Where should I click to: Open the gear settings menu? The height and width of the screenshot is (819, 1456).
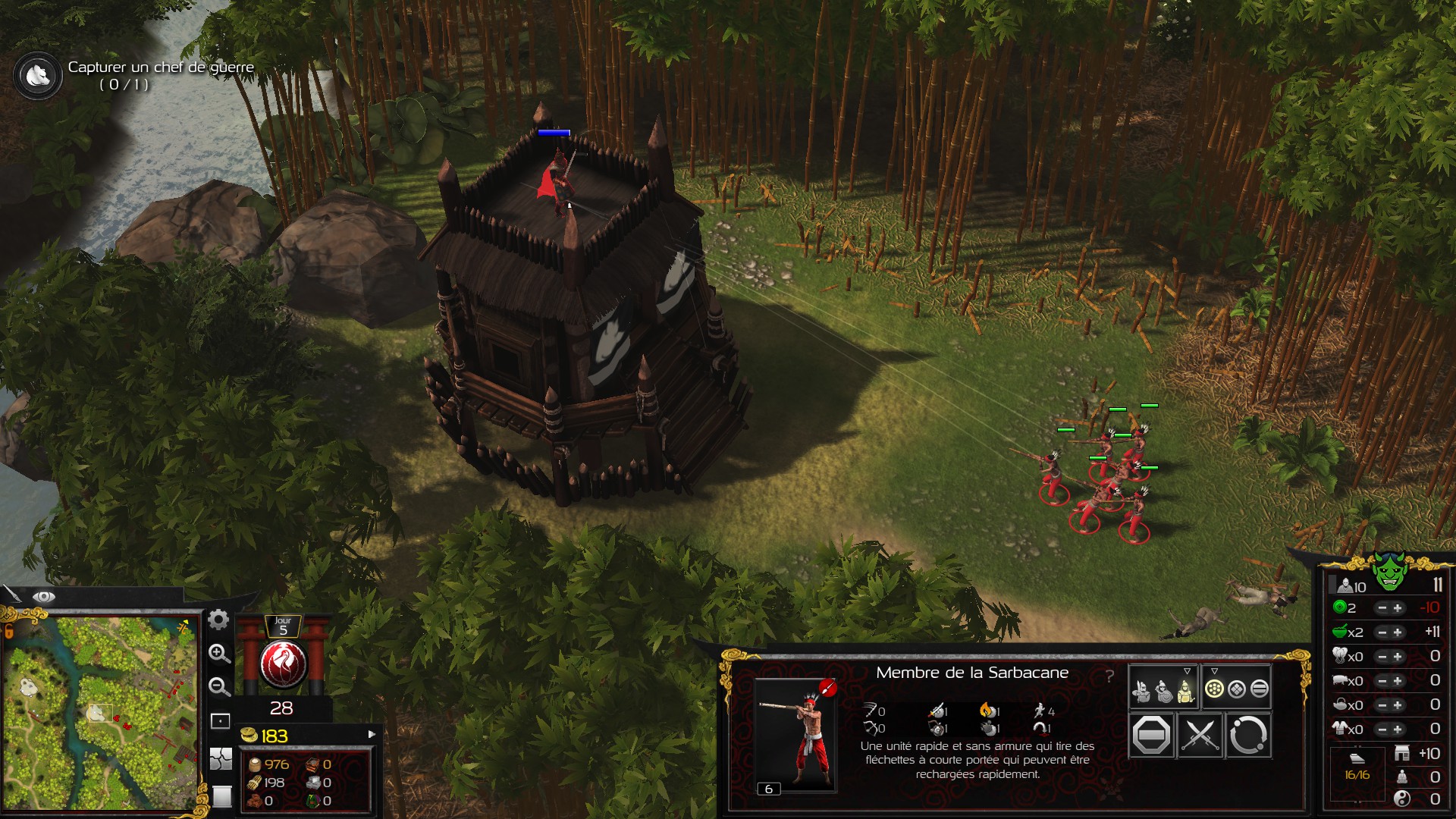(x=218, y=620)
